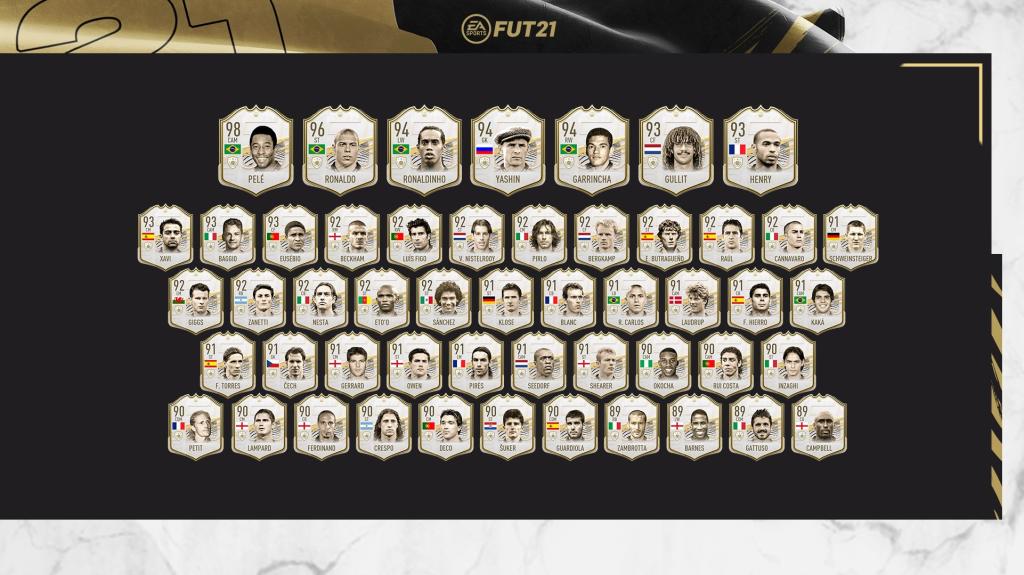The height and width of the screenshot is (575, 1024).
Task: Click the Petit card
Action: point(196,428)
